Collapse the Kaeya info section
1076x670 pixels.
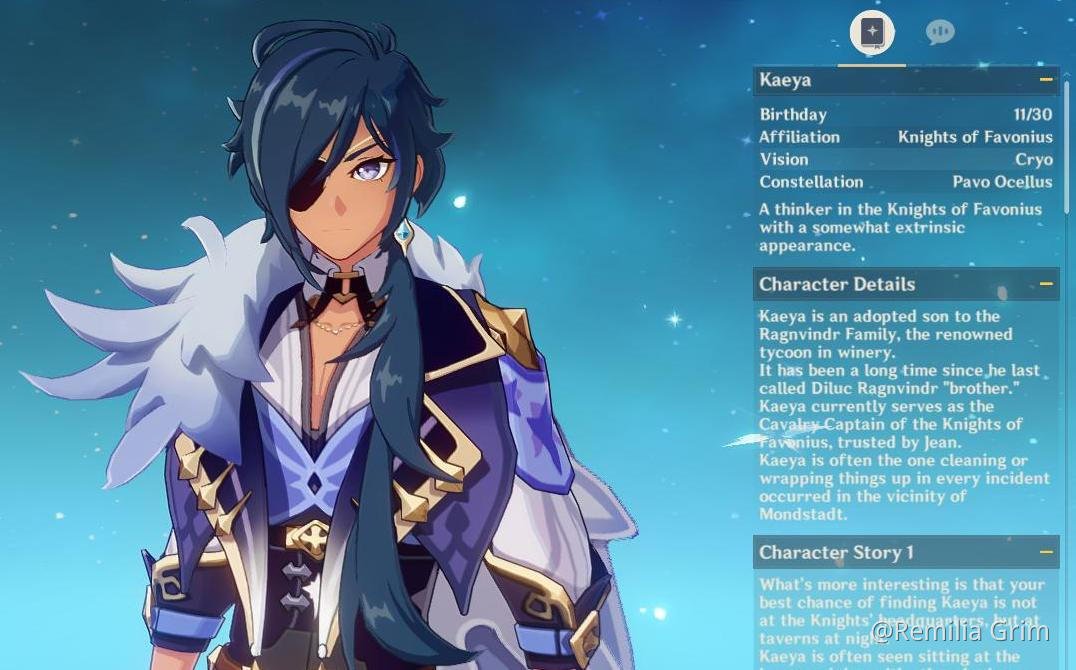(x=1046, y=80)
